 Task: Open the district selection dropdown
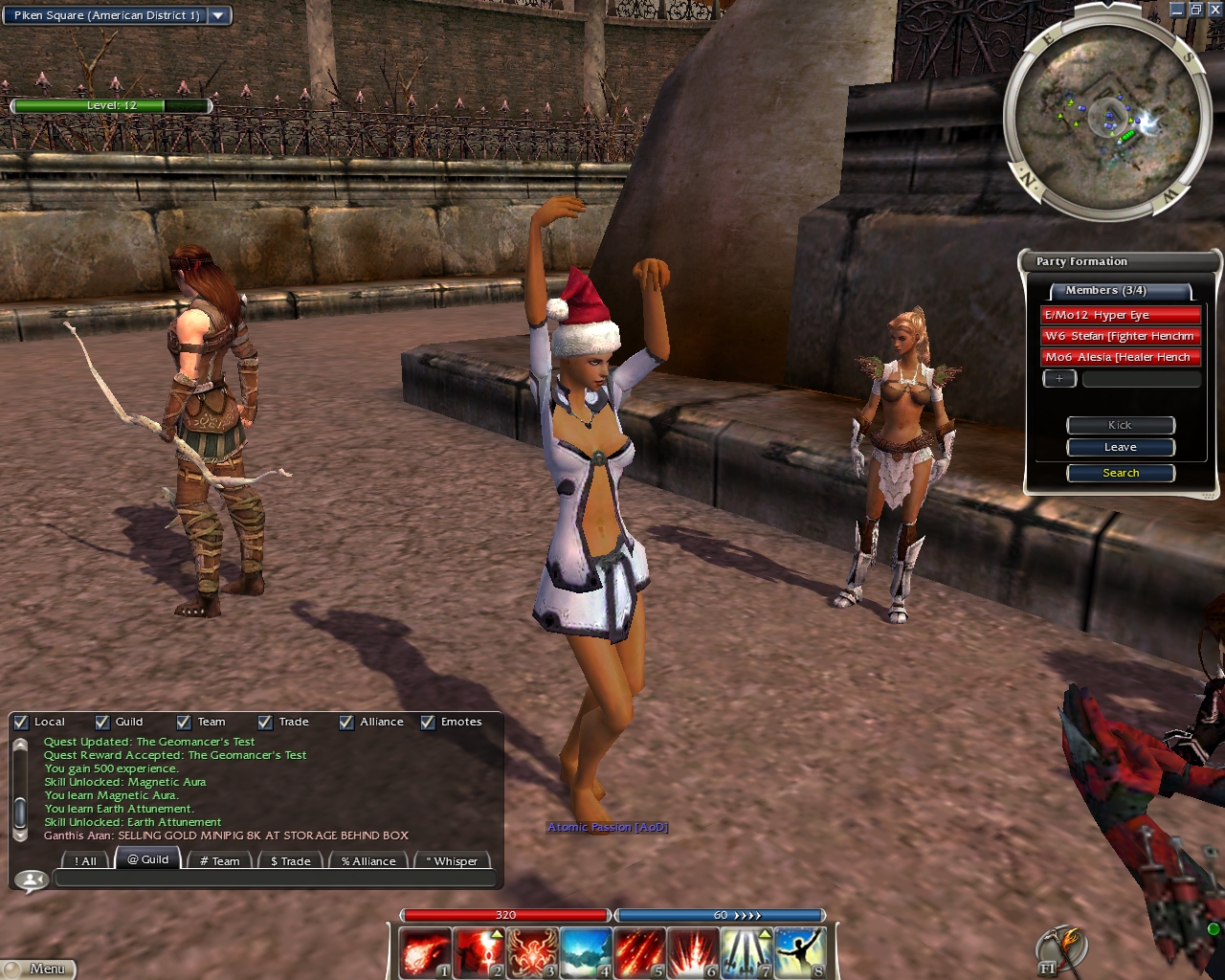pos(219,15)
